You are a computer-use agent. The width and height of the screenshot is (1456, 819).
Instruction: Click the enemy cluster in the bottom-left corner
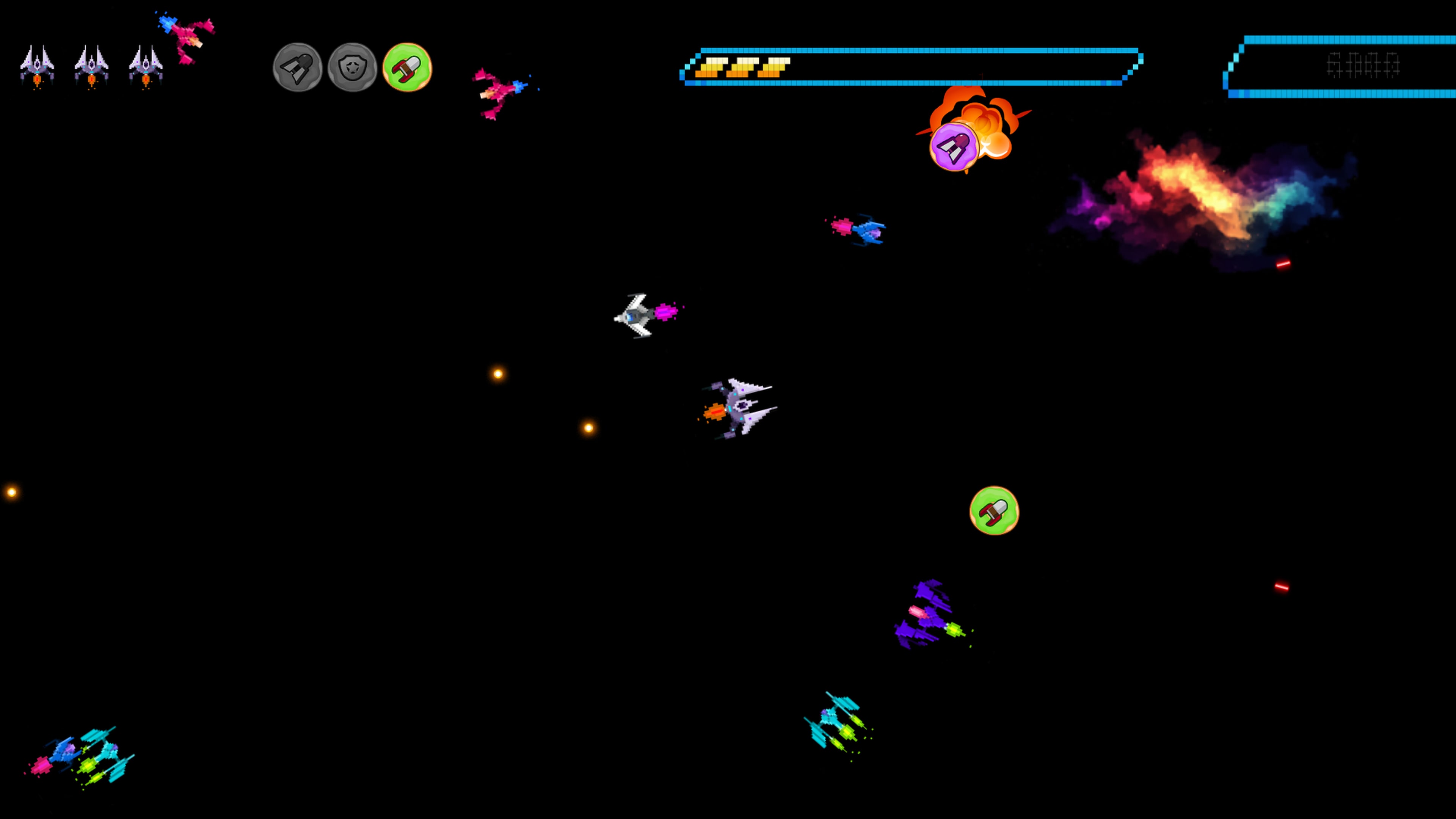tap(82, 752)
